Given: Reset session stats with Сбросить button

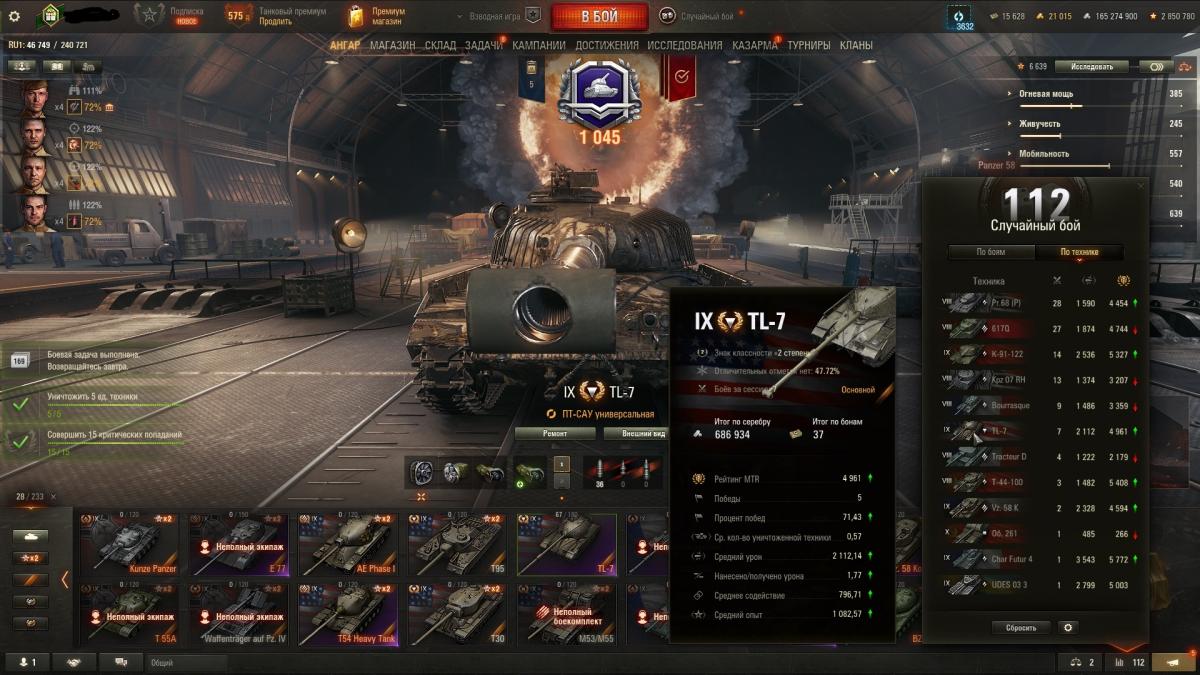Looking at the screenshot, I should [1021, 628].
